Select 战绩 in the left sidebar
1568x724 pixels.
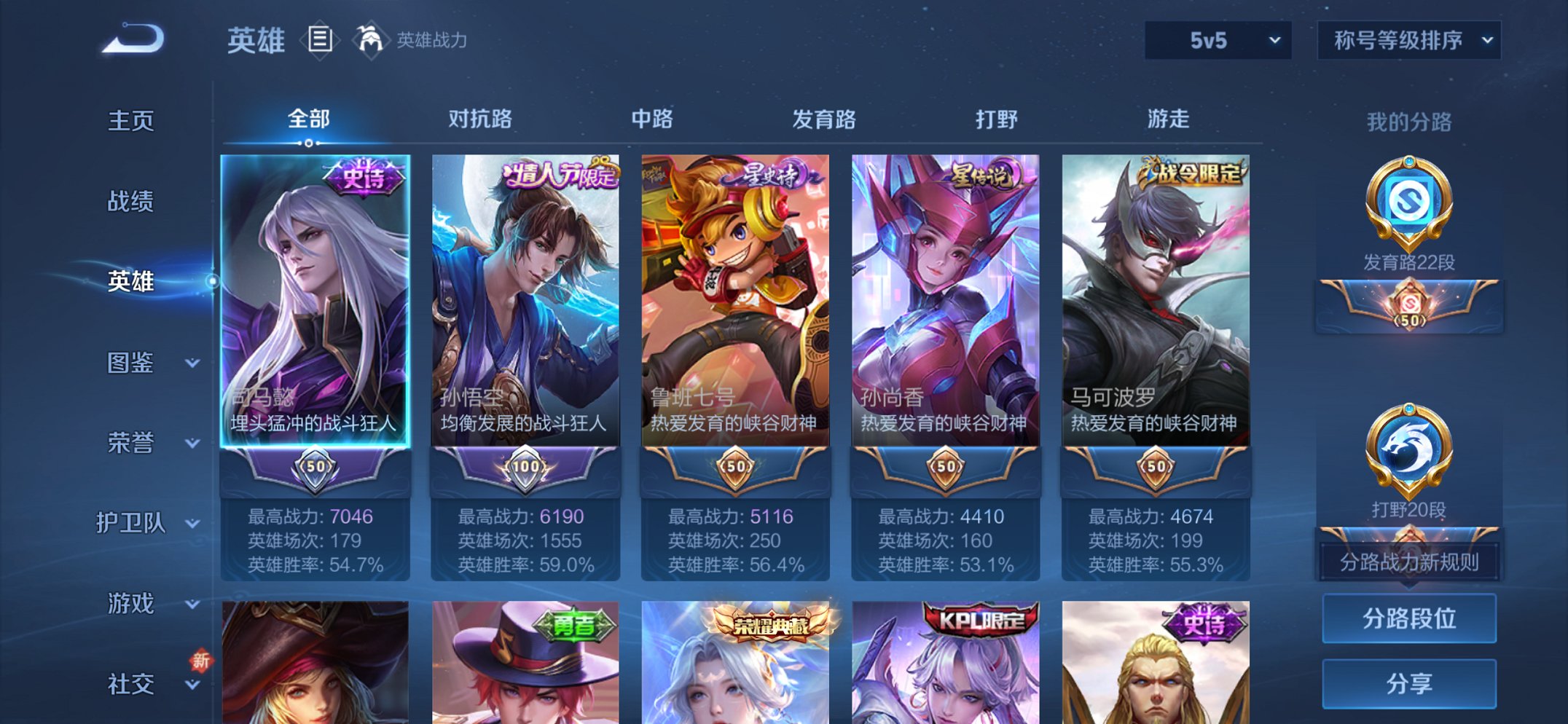131,202
